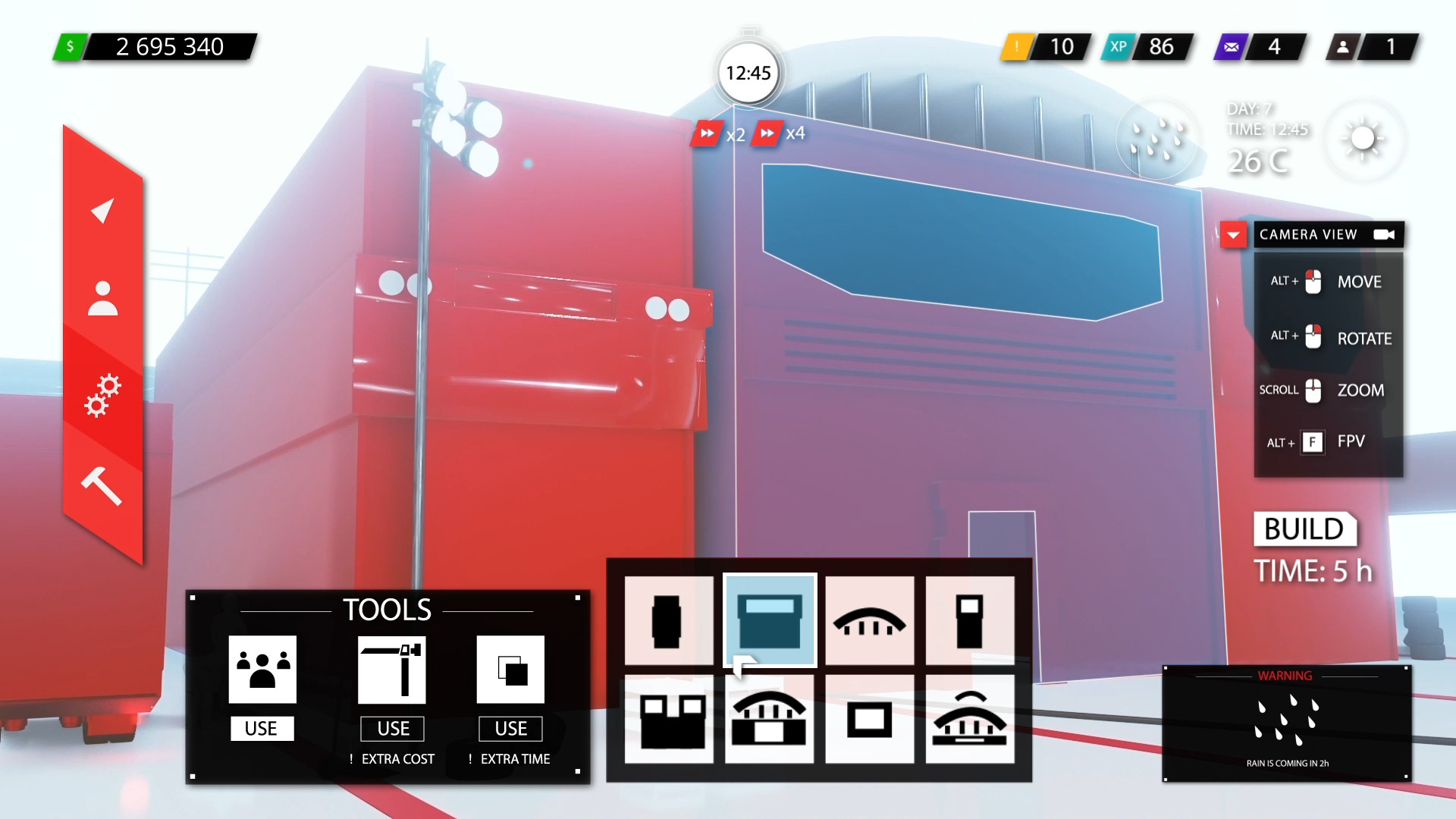Collapse the Camera View panel via red chevron
Image resolution: width=1456 pixels, height=819 pixels.
pyautogui.click(x=1234, y=235)
